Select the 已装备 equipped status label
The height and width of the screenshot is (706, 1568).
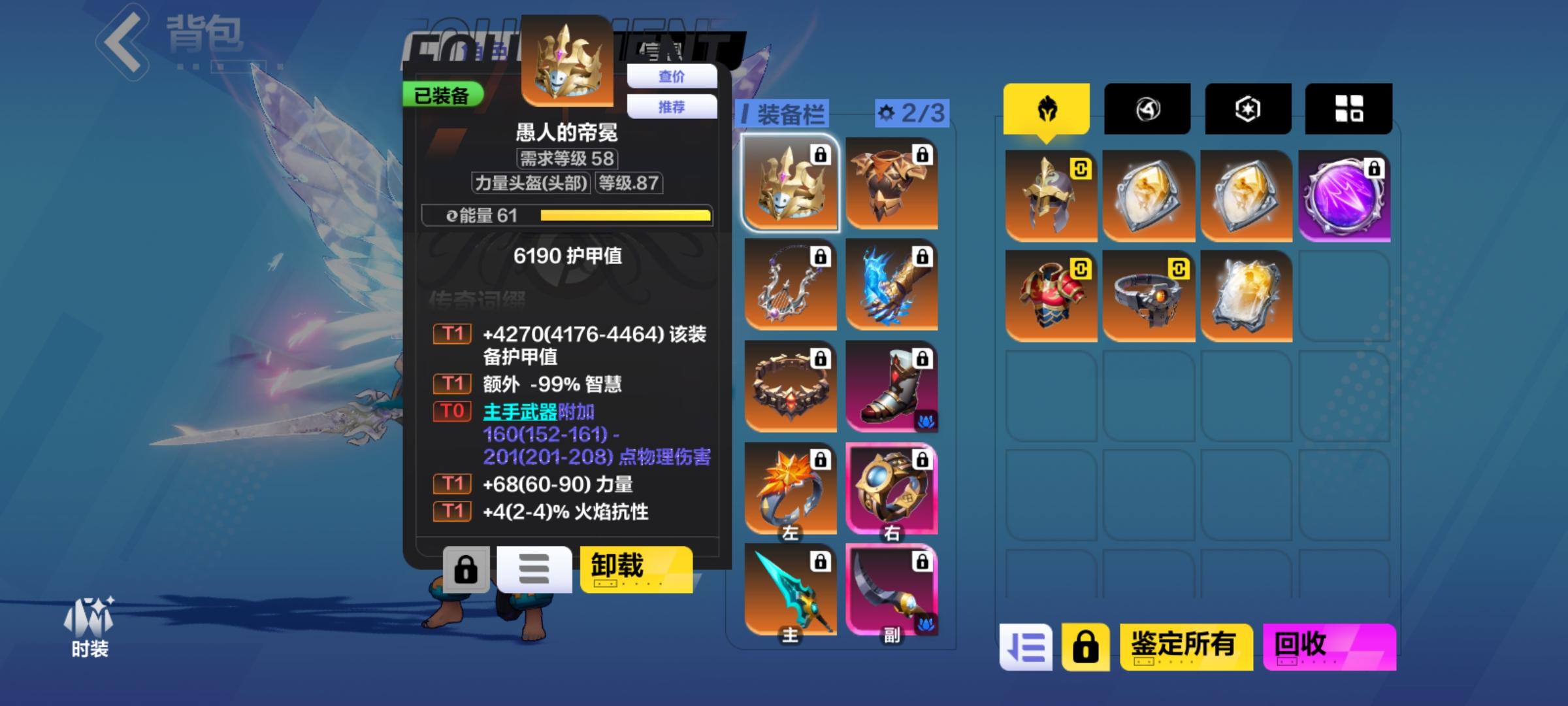(444, 93)
